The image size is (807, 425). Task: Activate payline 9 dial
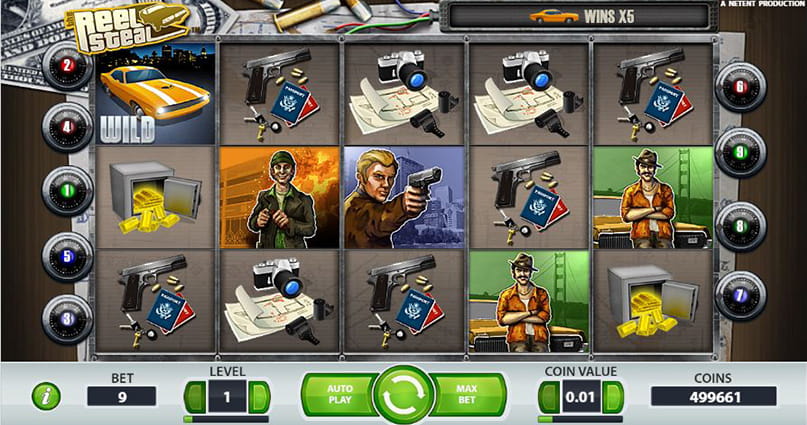pyautogui.click(x=741, y=153)
